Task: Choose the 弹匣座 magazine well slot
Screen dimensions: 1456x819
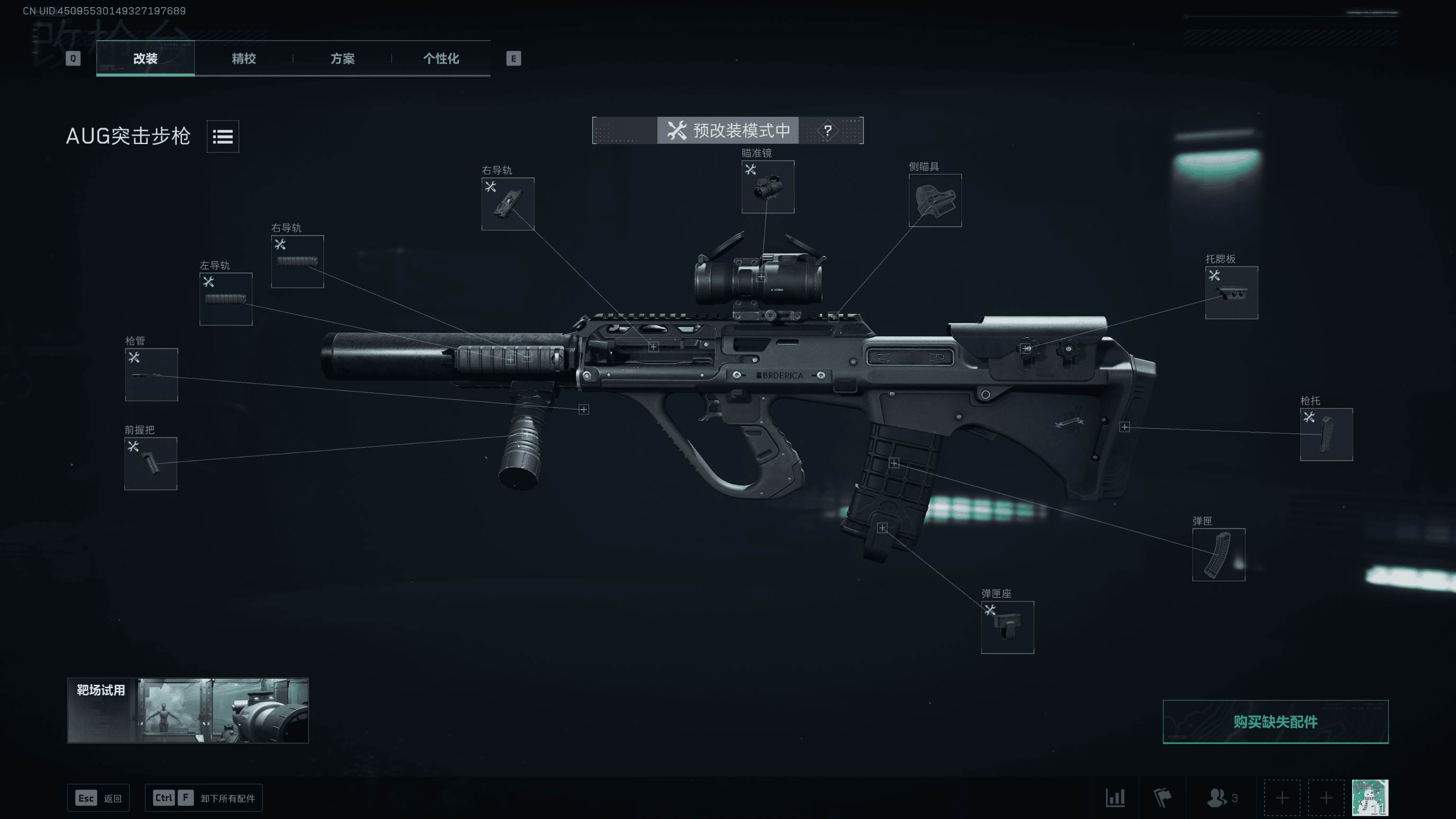Action: (x=1007, y=628)
